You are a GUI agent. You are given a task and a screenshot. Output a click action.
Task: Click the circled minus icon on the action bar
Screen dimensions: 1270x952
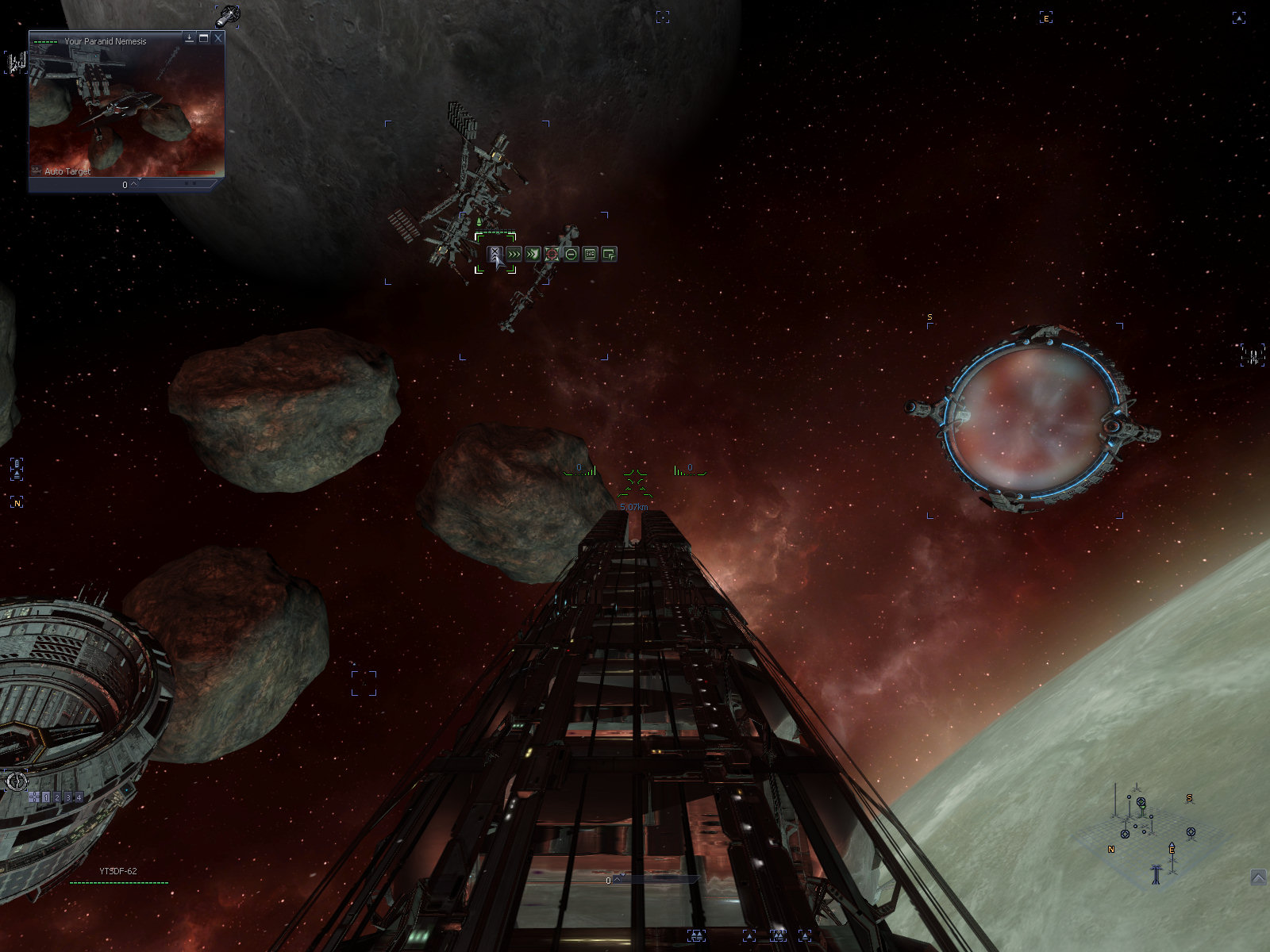(571, 254)
